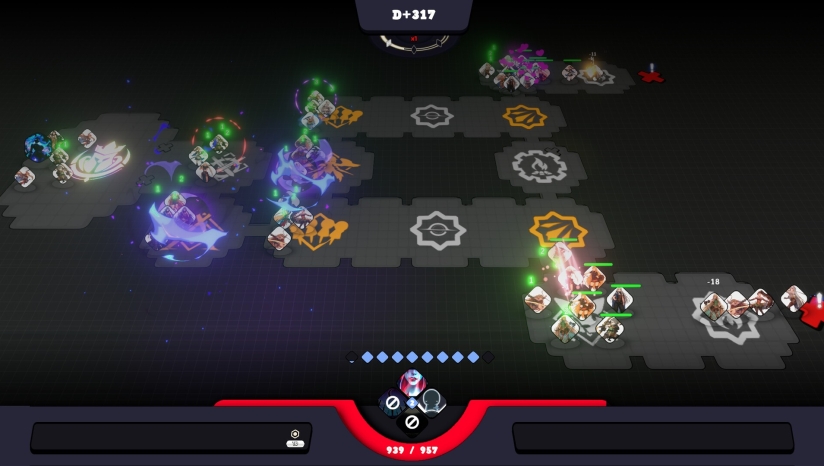Screen dimensions: 824x466
Task: Select the red-haired character portrait
Action: tap(411, 381)
